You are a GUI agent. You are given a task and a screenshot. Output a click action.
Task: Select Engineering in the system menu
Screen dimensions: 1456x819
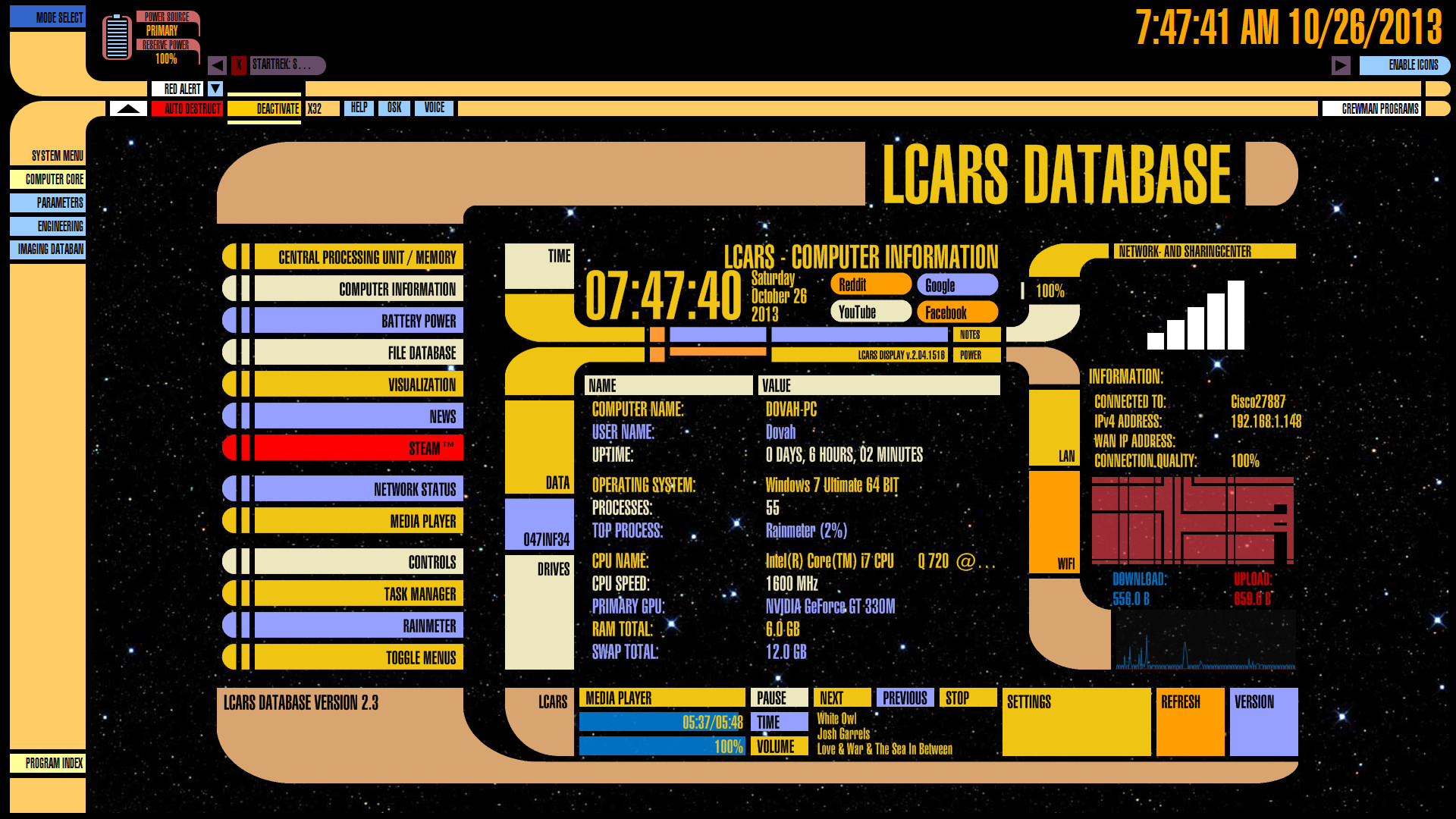[x=48, y=226]
